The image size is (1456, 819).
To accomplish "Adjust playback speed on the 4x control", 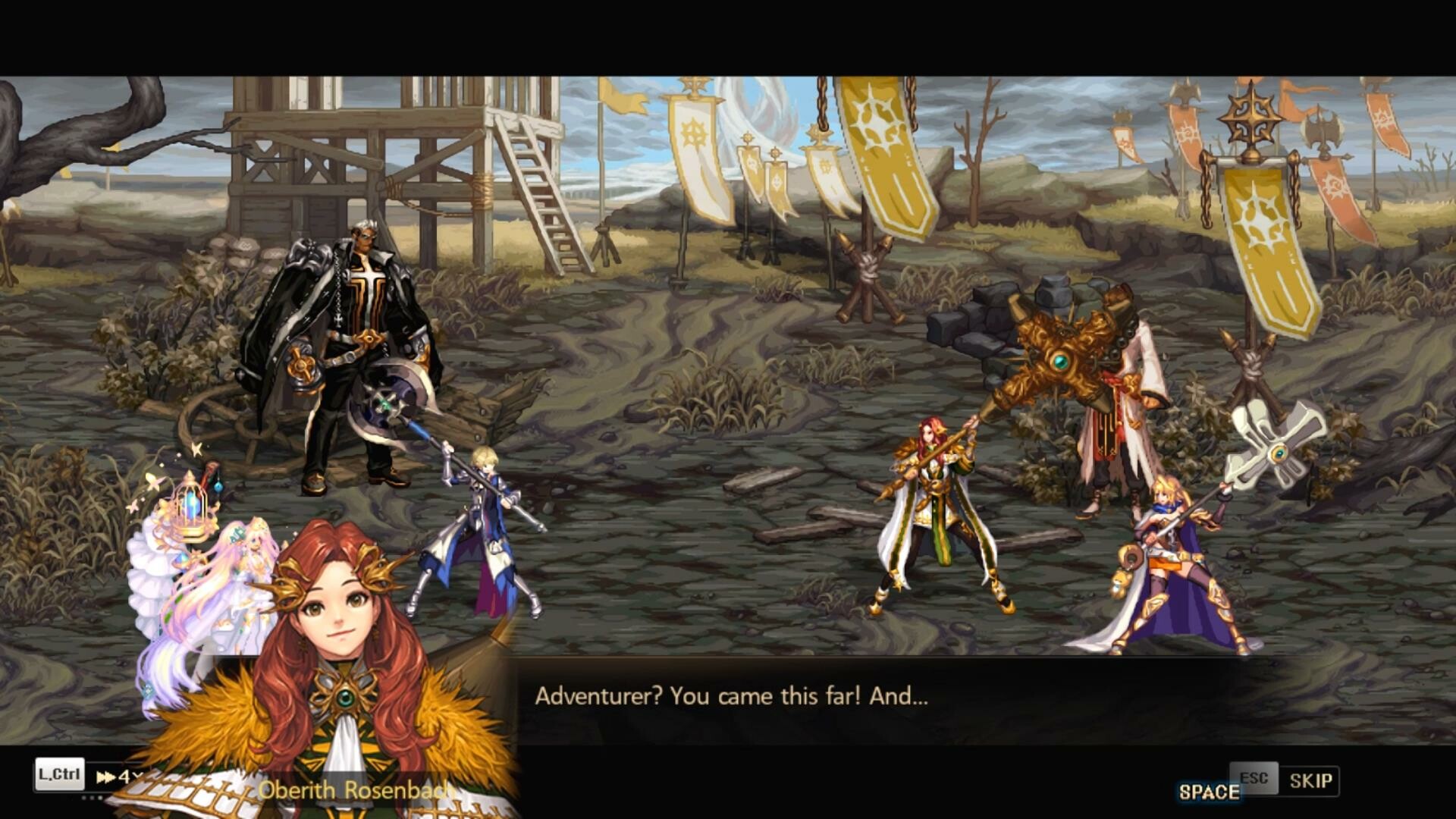I will pos(125,777).
